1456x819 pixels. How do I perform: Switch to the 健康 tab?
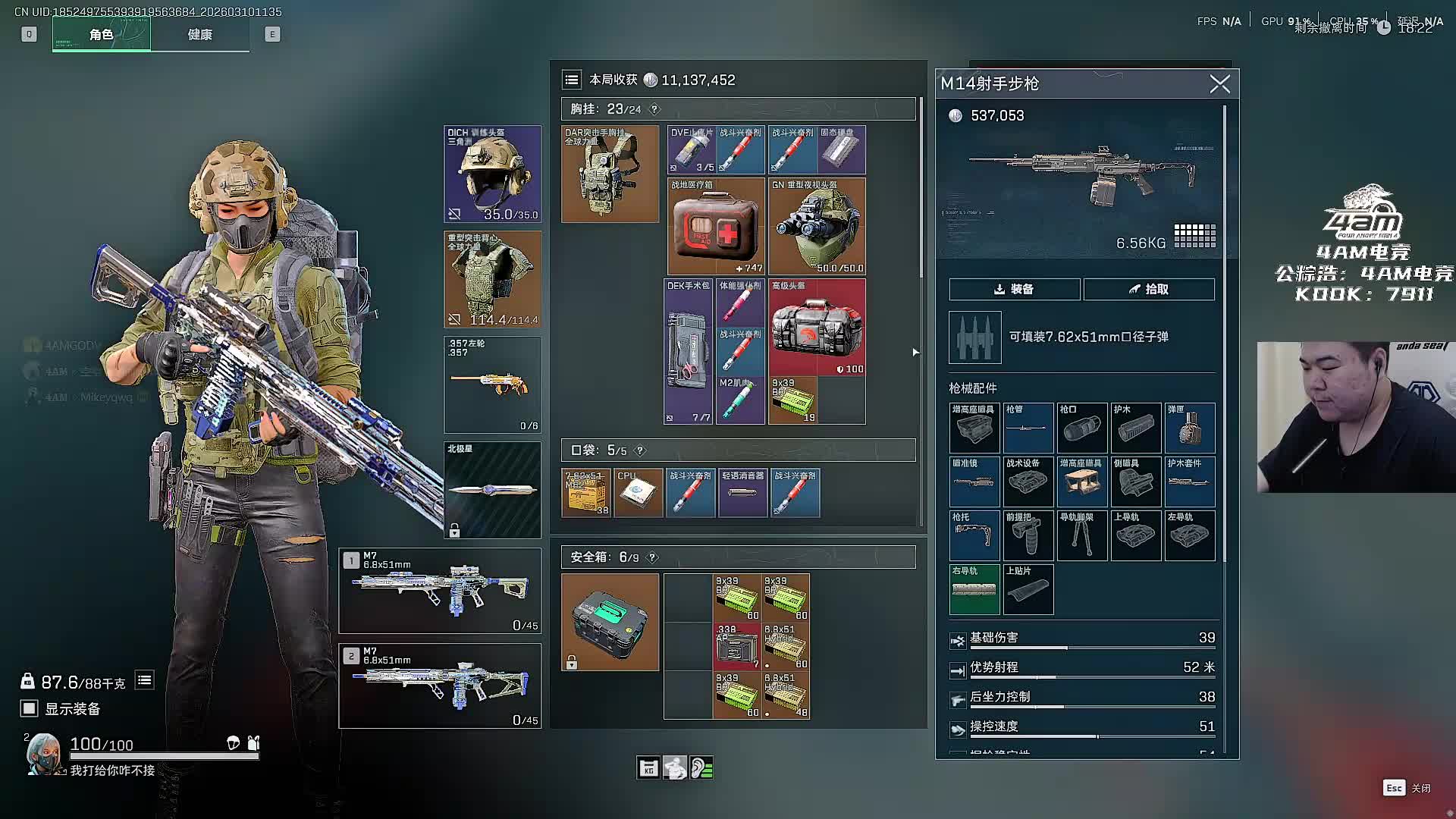[199, 35]
